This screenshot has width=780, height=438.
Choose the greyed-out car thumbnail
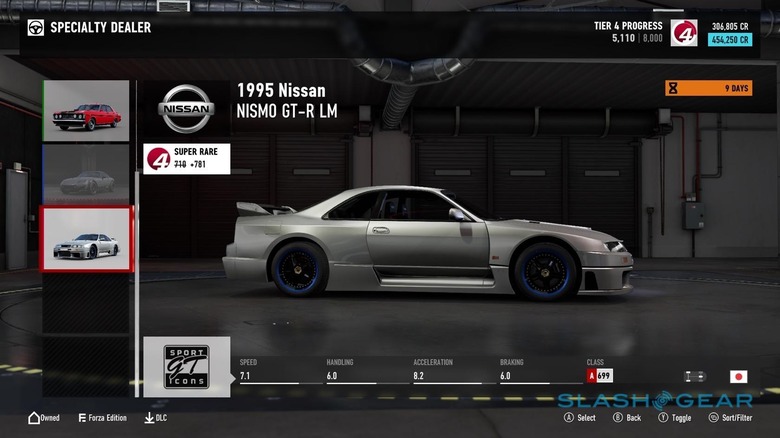pos(86,175)
